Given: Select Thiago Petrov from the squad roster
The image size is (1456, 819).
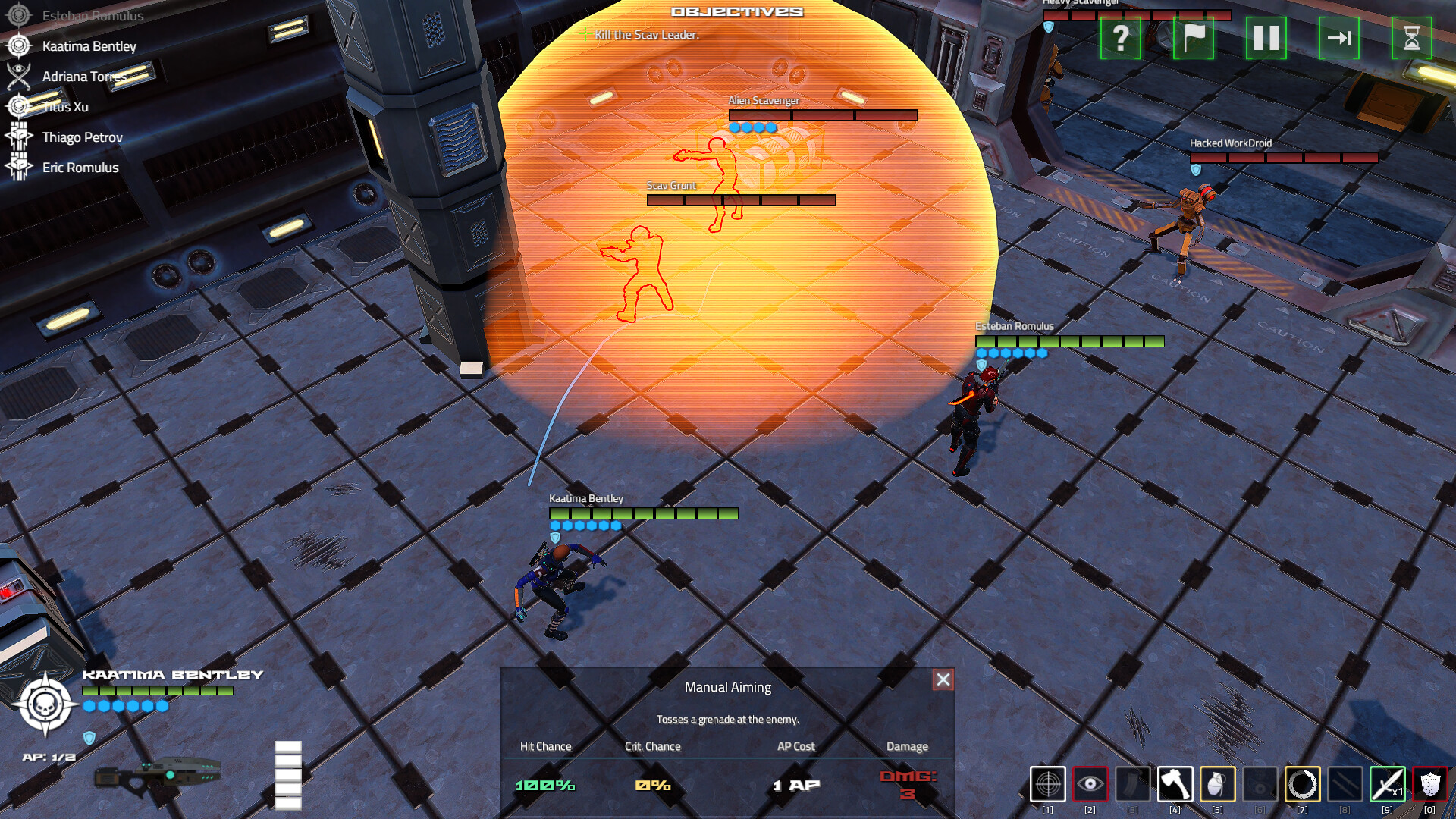Looking at the screenshot, I should [x=82, y=137].
